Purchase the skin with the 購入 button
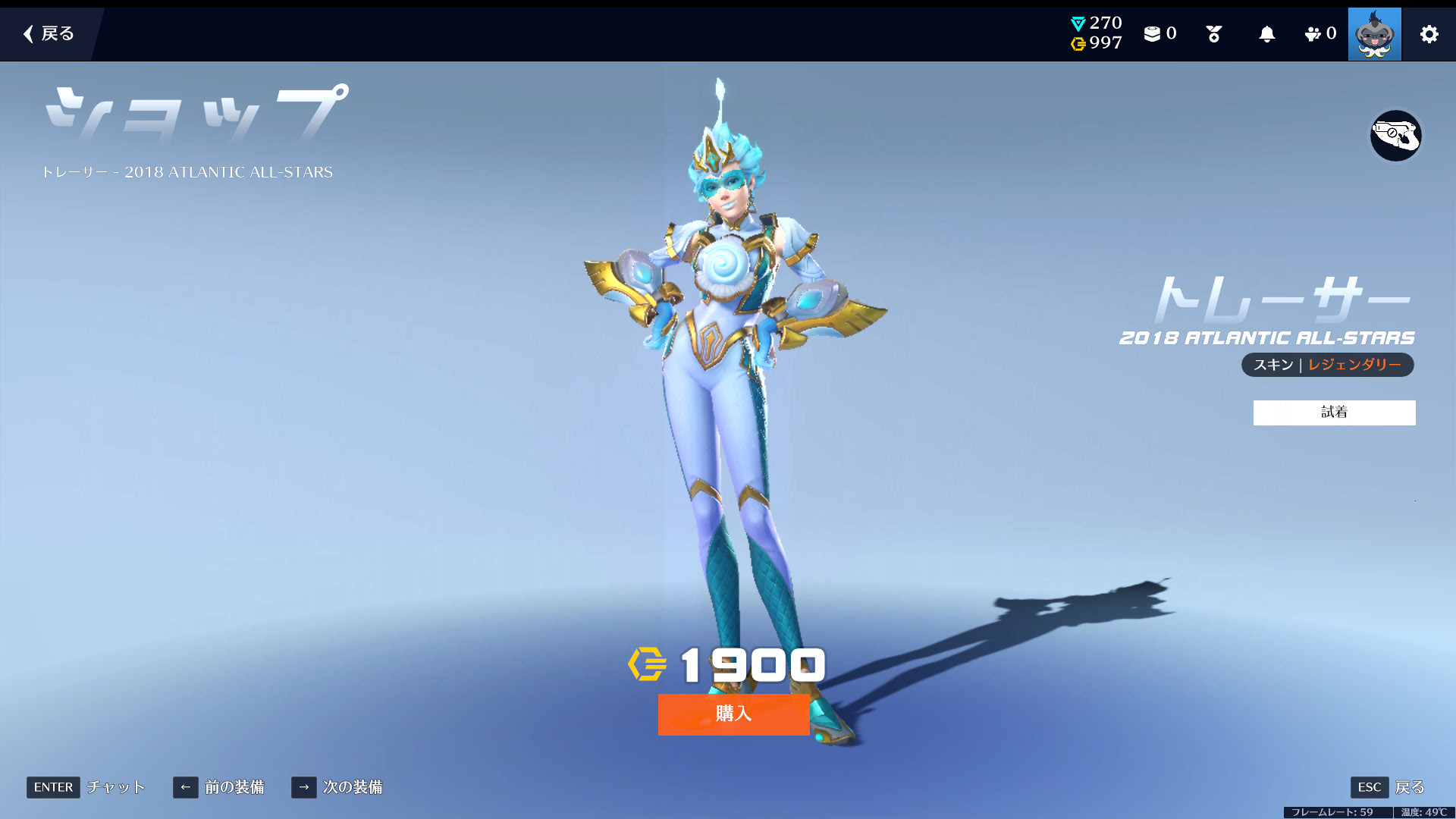 tap(733, 714)
